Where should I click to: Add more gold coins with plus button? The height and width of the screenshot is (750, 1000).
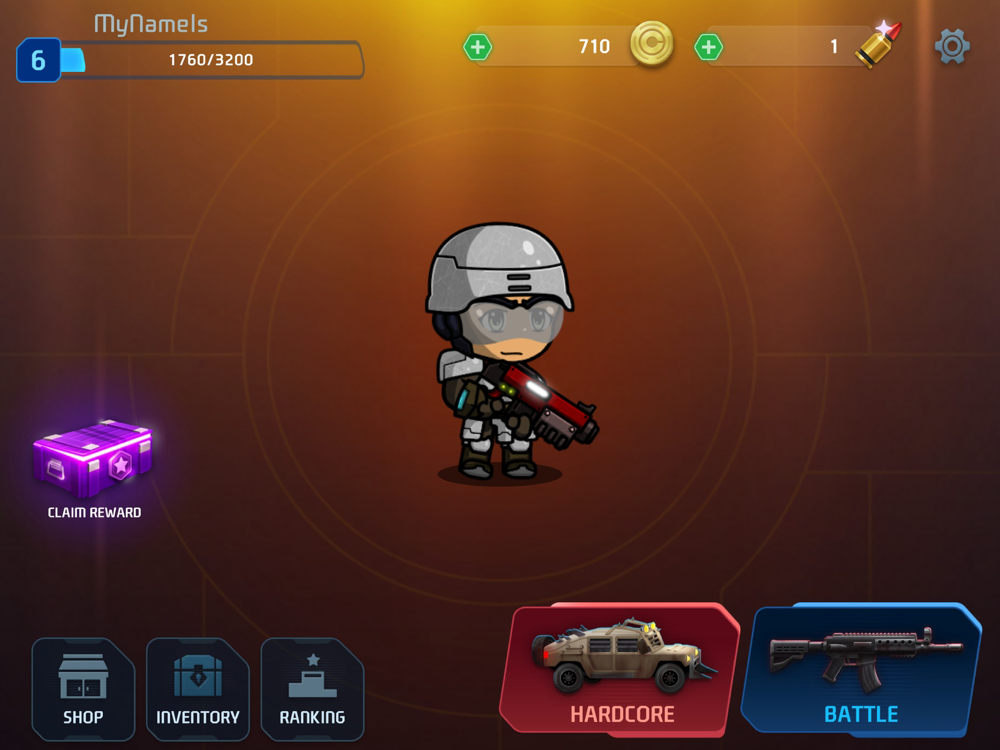478,47
